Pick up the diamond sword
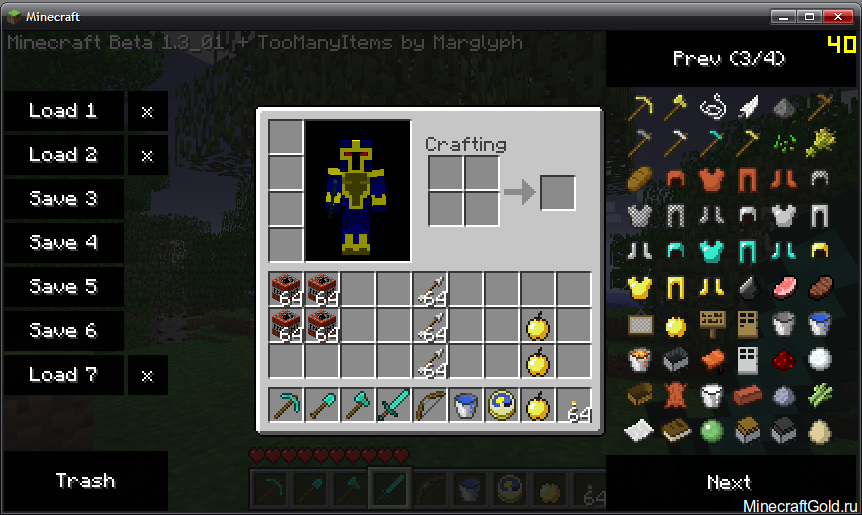862x515 pixels. coord(394,405)
